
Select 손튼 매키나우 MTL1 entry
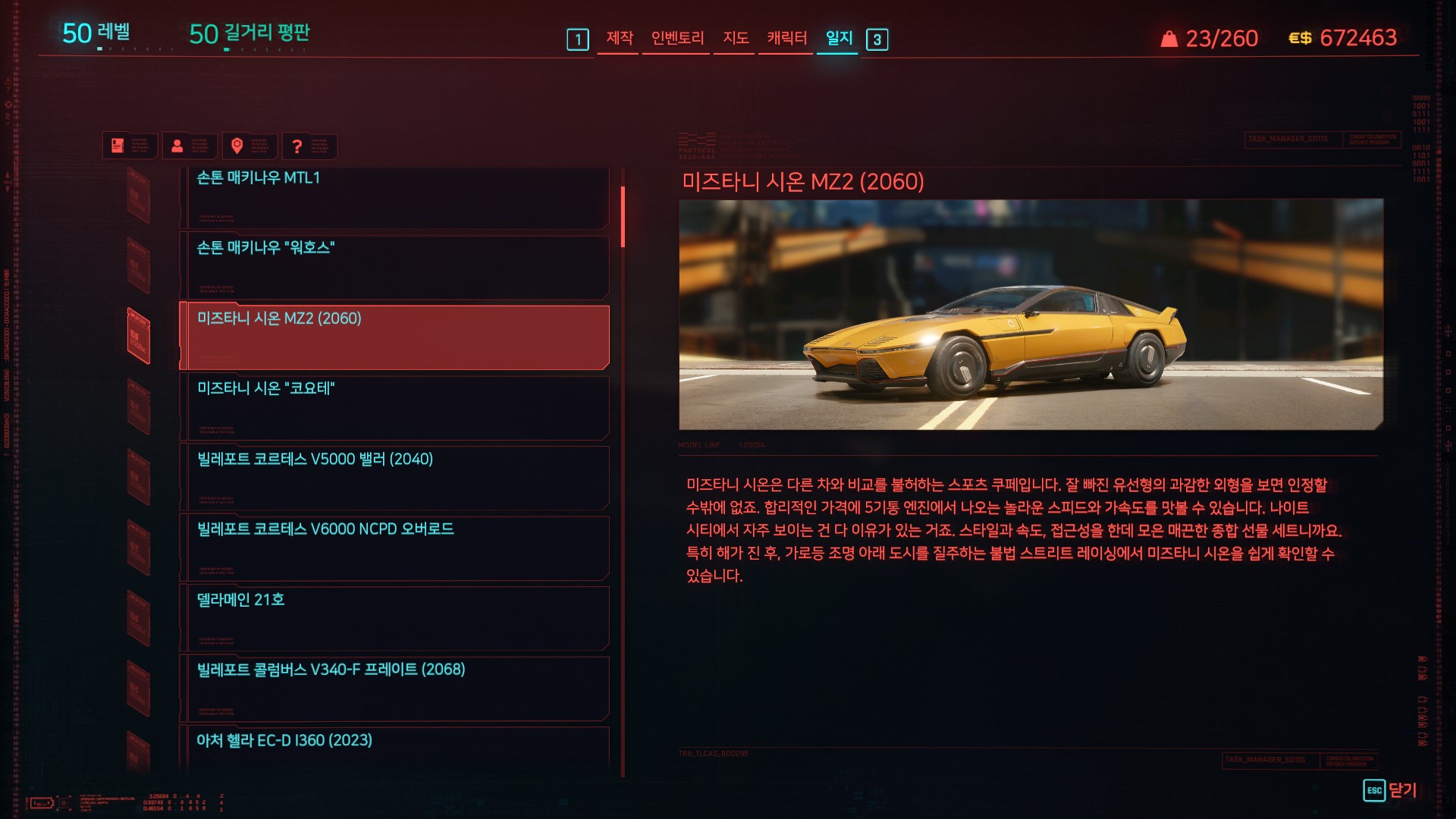point(394,197)
